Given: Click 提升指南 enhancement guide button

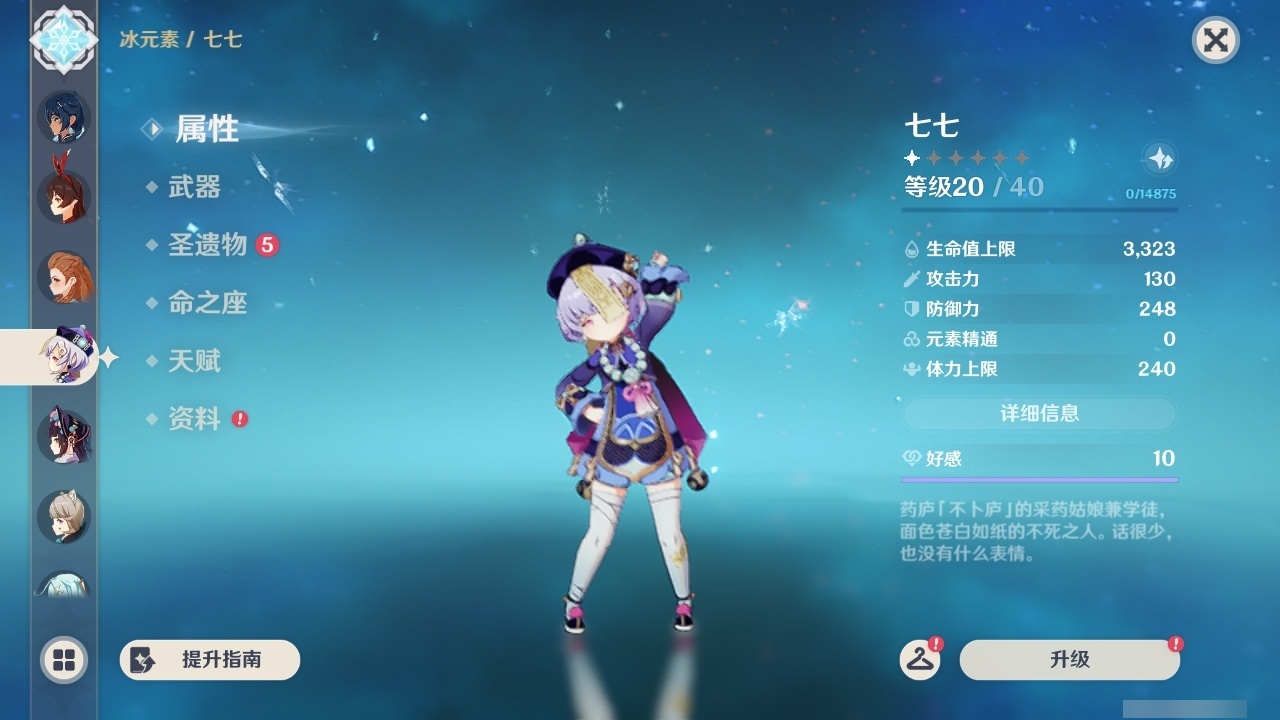Looking at the screenshot, I should [x=209, y=660].
